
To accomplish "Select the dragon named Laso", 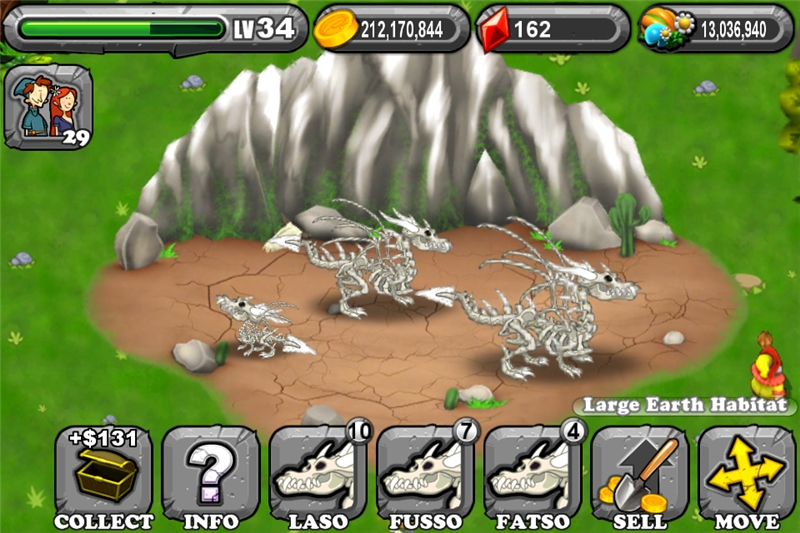I will coord(317,475).
